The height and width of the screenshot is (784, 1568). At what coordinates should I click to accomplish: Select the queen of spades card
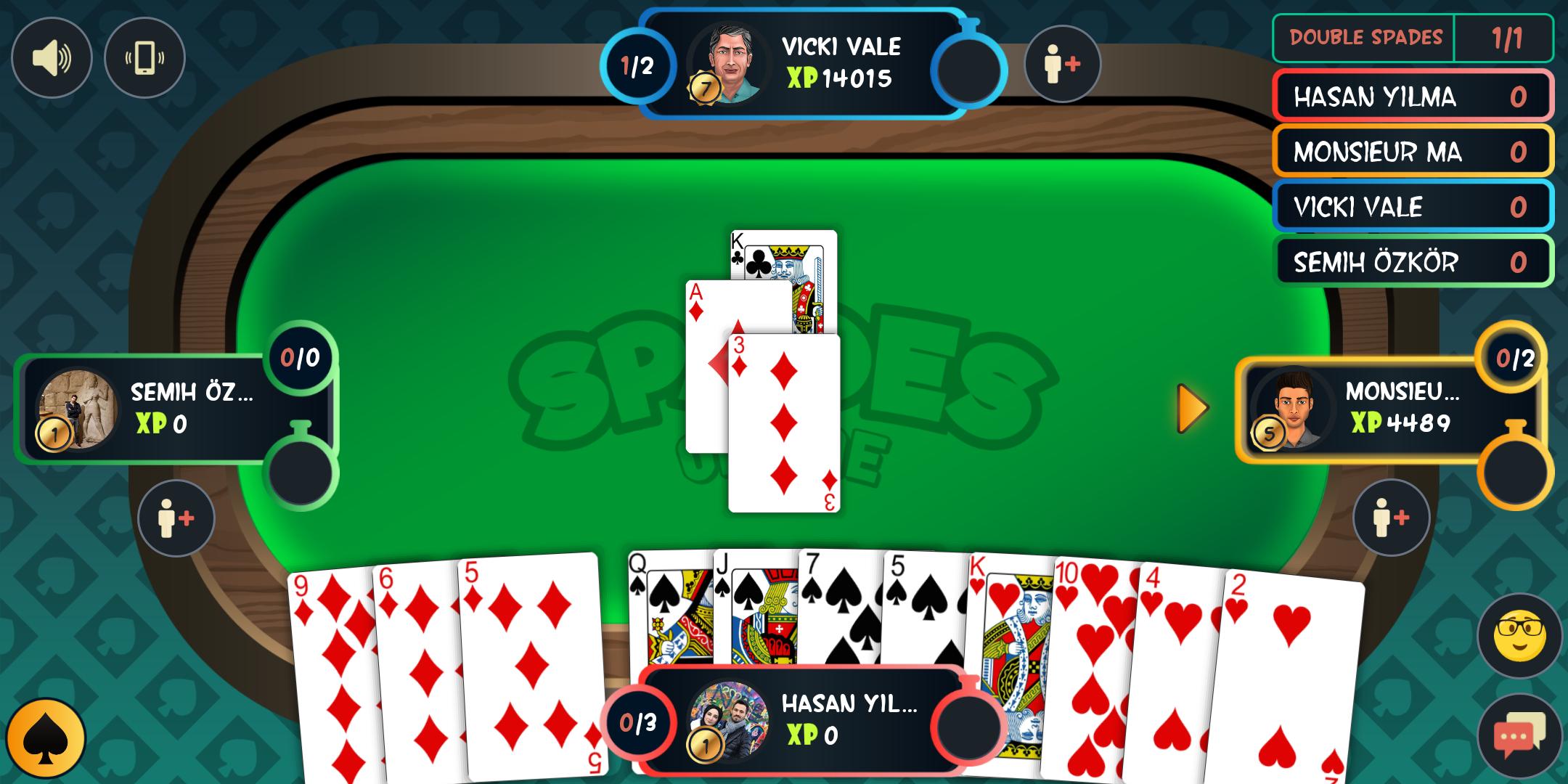tap(669, 610)
